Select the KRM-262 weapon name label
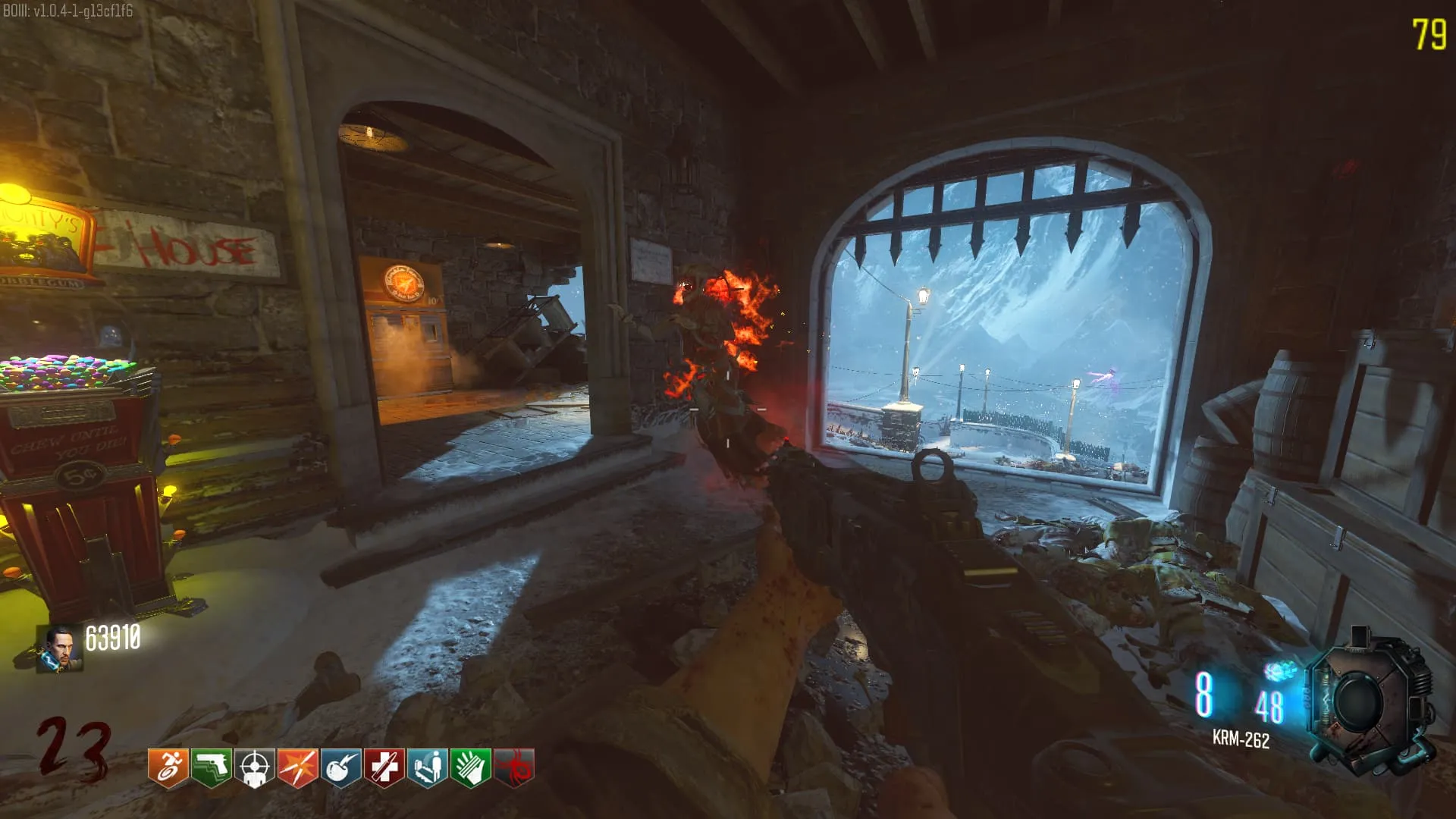Image resolution: width=1456 pixels, height=819 pixels. 1241,739
